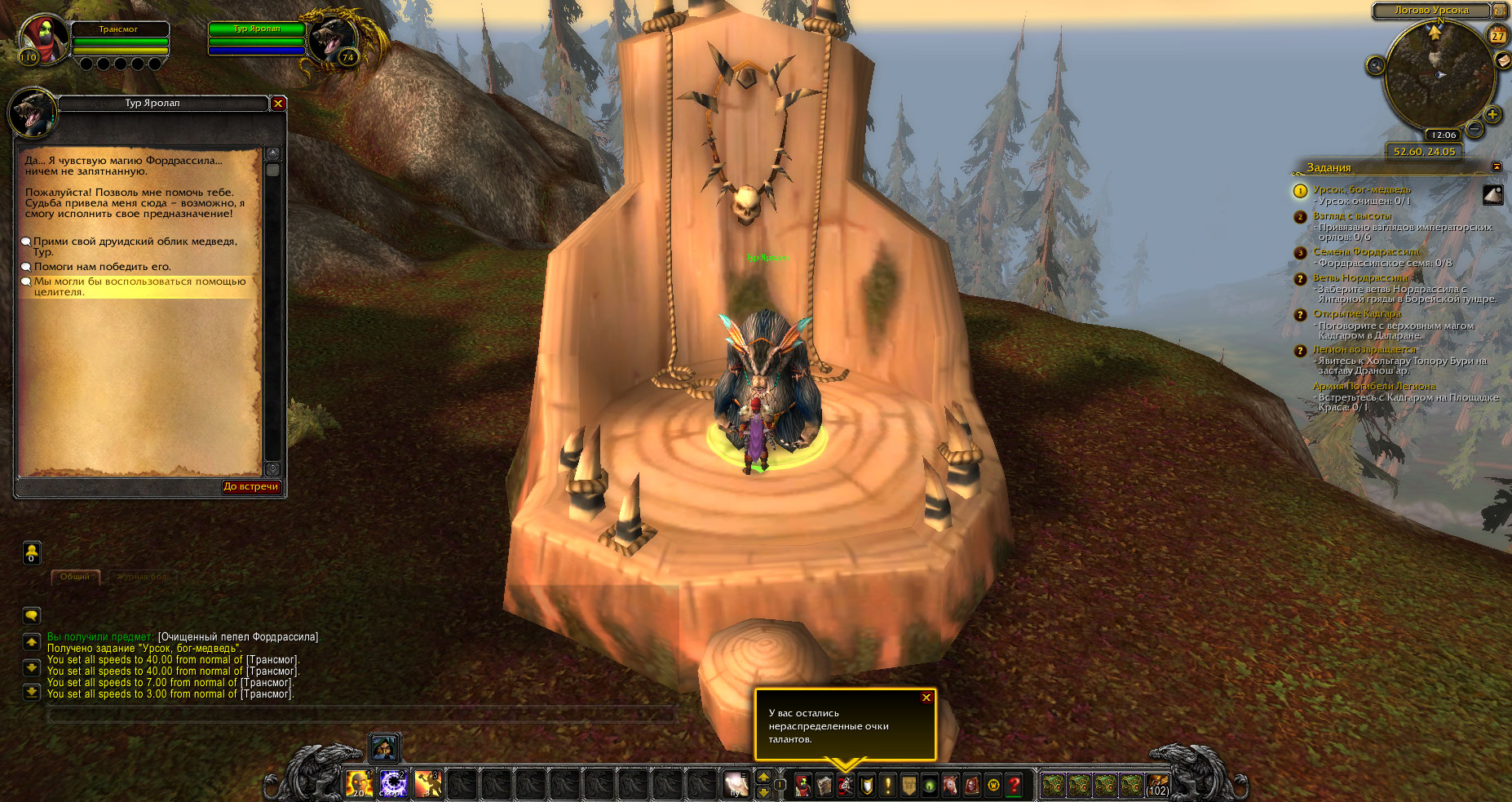Image resolution: width=1512 pixels, height=802 pixels.
Task: Activate the first action bar ability
Action: (359, 784)
